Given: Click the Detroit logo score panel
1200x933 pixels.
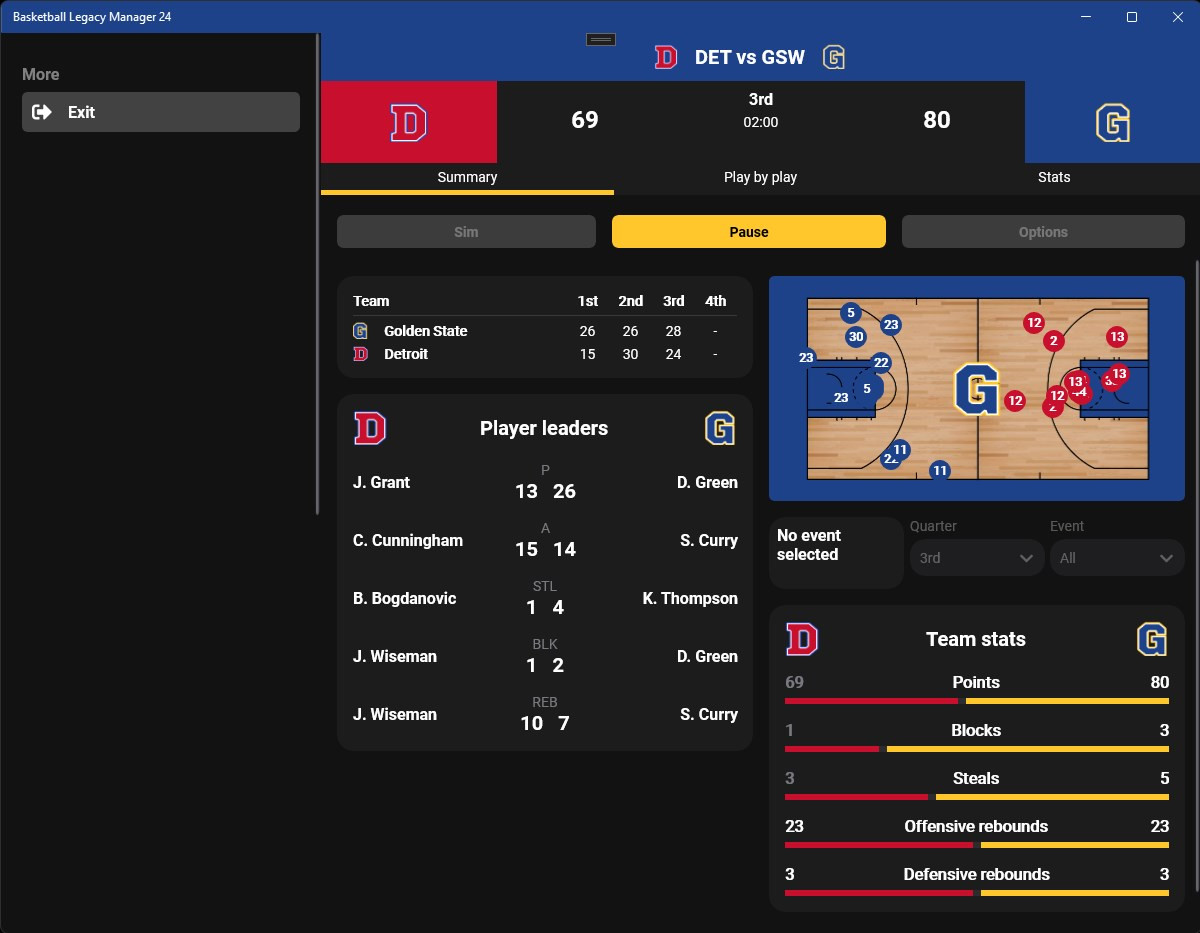Looking at the screenshot, I should 408,122.
